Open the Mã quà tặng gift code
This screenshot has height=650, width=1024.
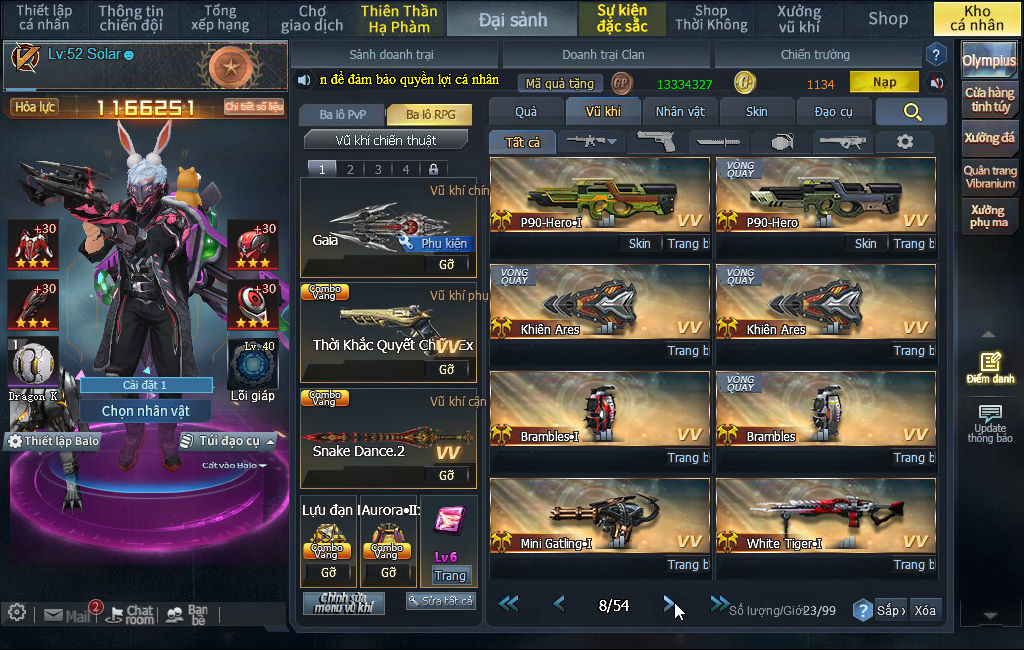click(560, 83)
